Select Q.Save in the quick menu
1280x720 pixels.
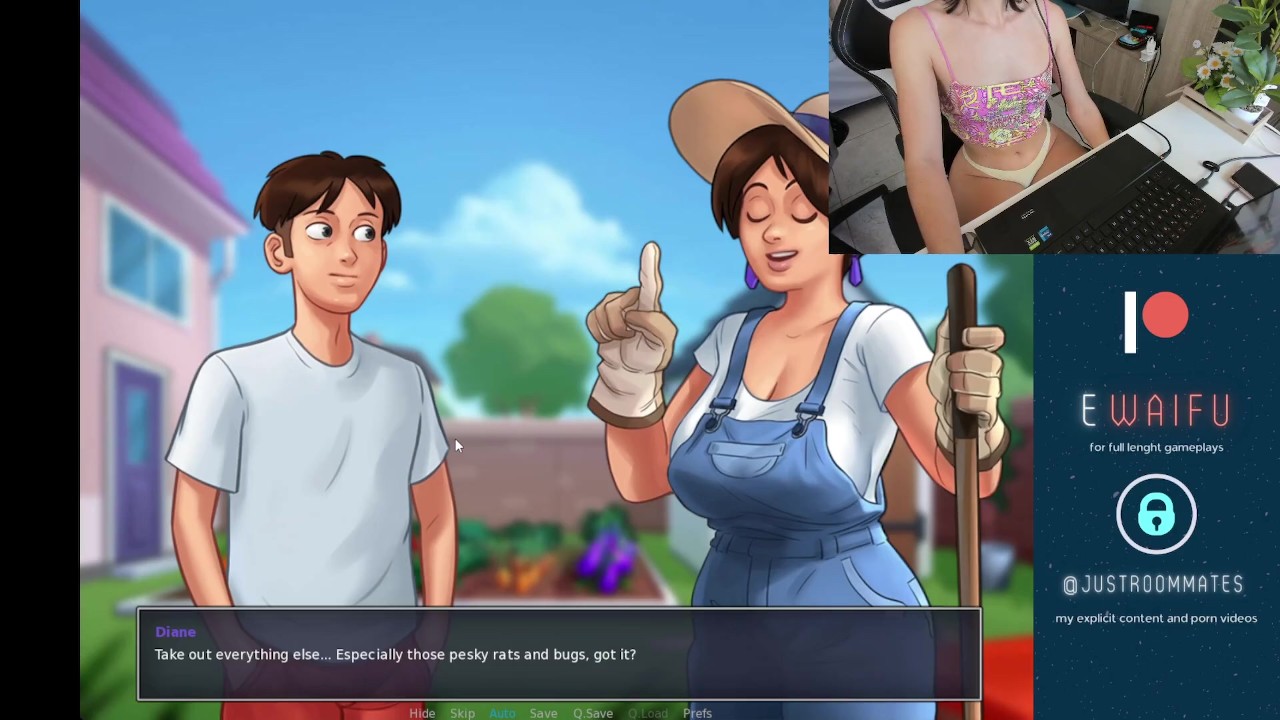[593, 713]
